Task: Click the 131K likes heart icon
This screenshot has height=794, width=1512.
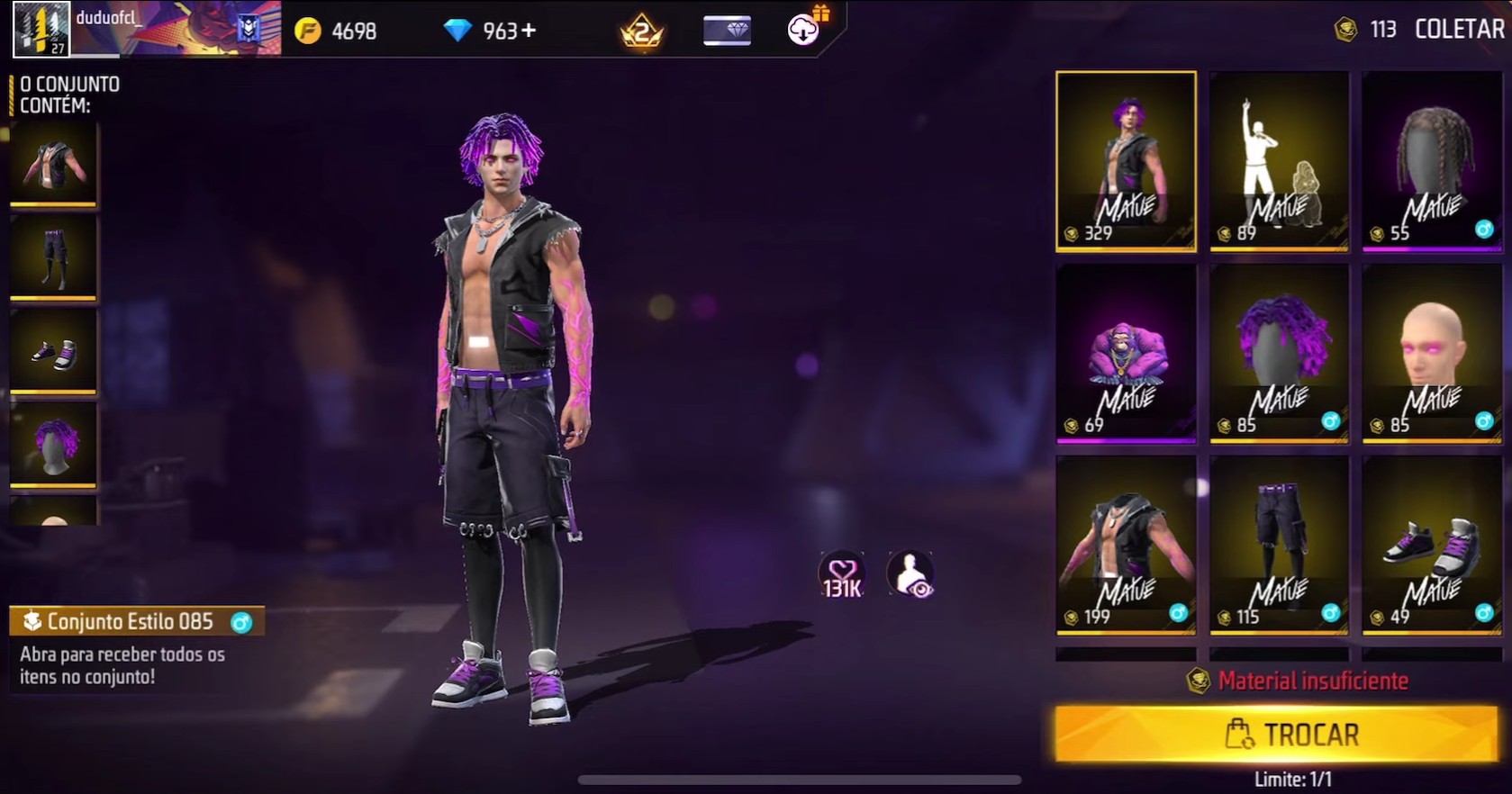Action: tap(841, 573)
